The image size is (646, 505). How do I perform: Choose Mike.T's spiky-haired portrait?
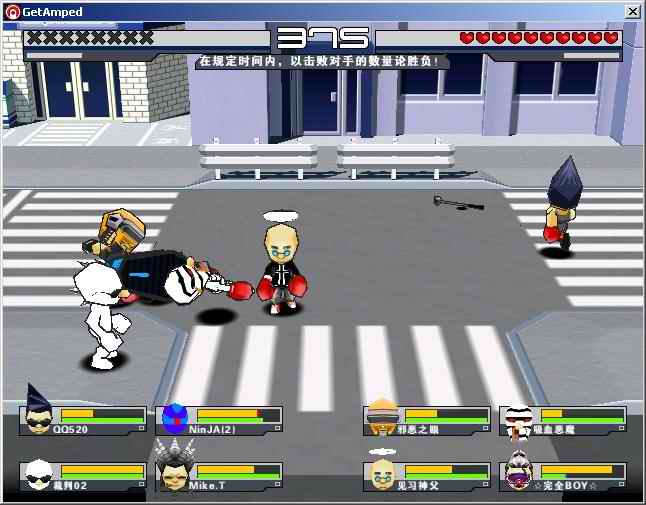pos(173,470)
